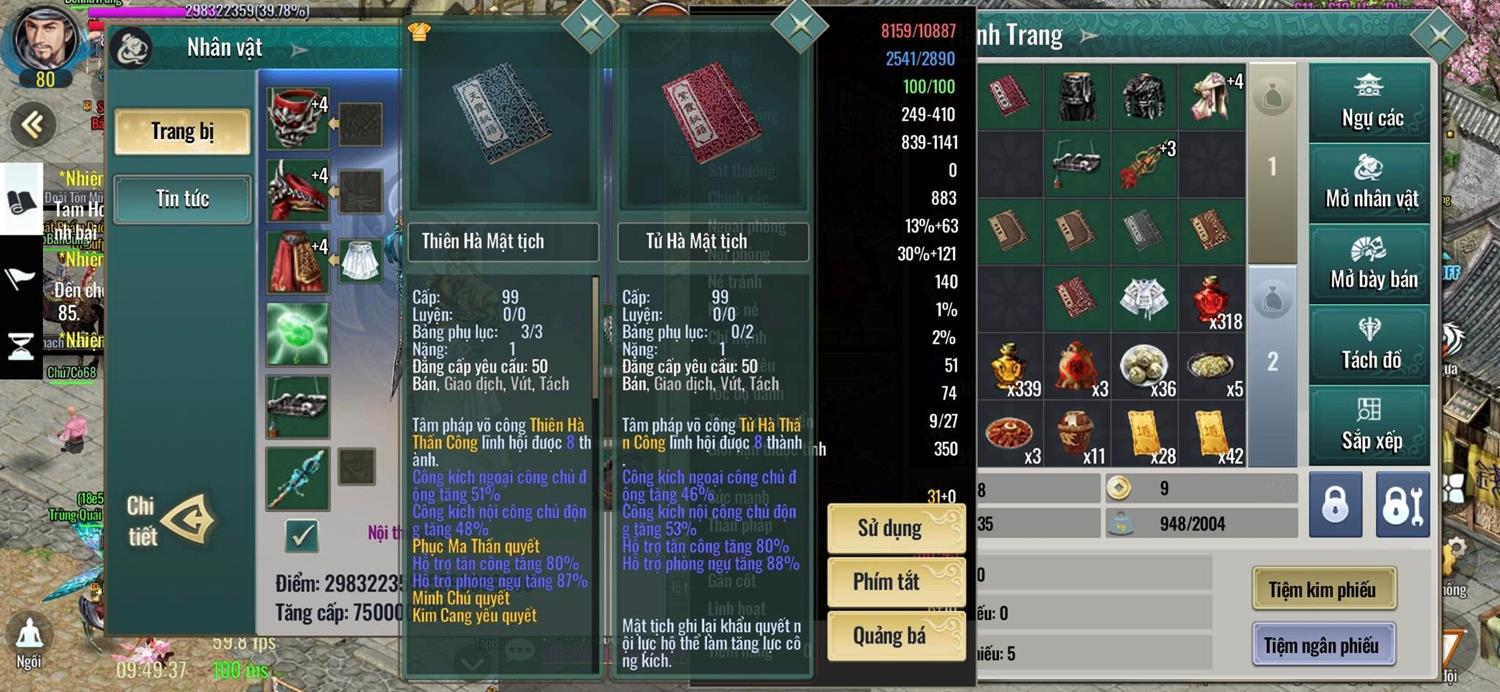Assign a shortcut with Phím tắt
The width and height of the screenshot is (1500, 692).
(895, 582)
